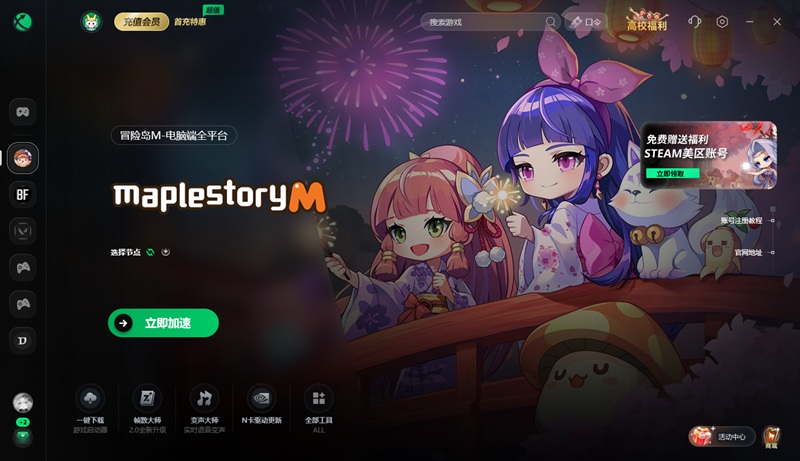Open customer support via the headset icon
The image size is (800, 461).
click(x=695, y=22)
